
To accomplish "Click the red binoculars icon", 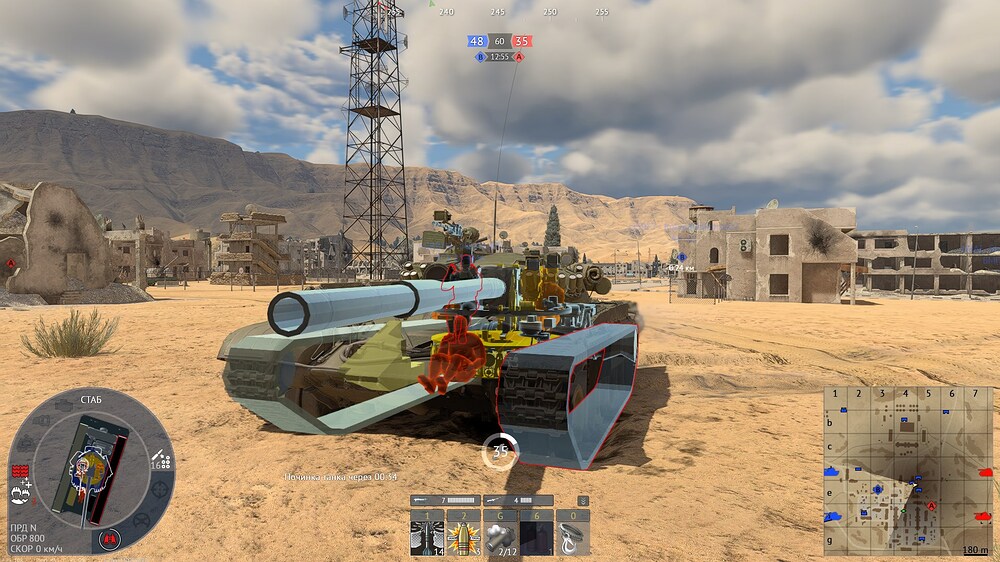I will click(110, 539).
